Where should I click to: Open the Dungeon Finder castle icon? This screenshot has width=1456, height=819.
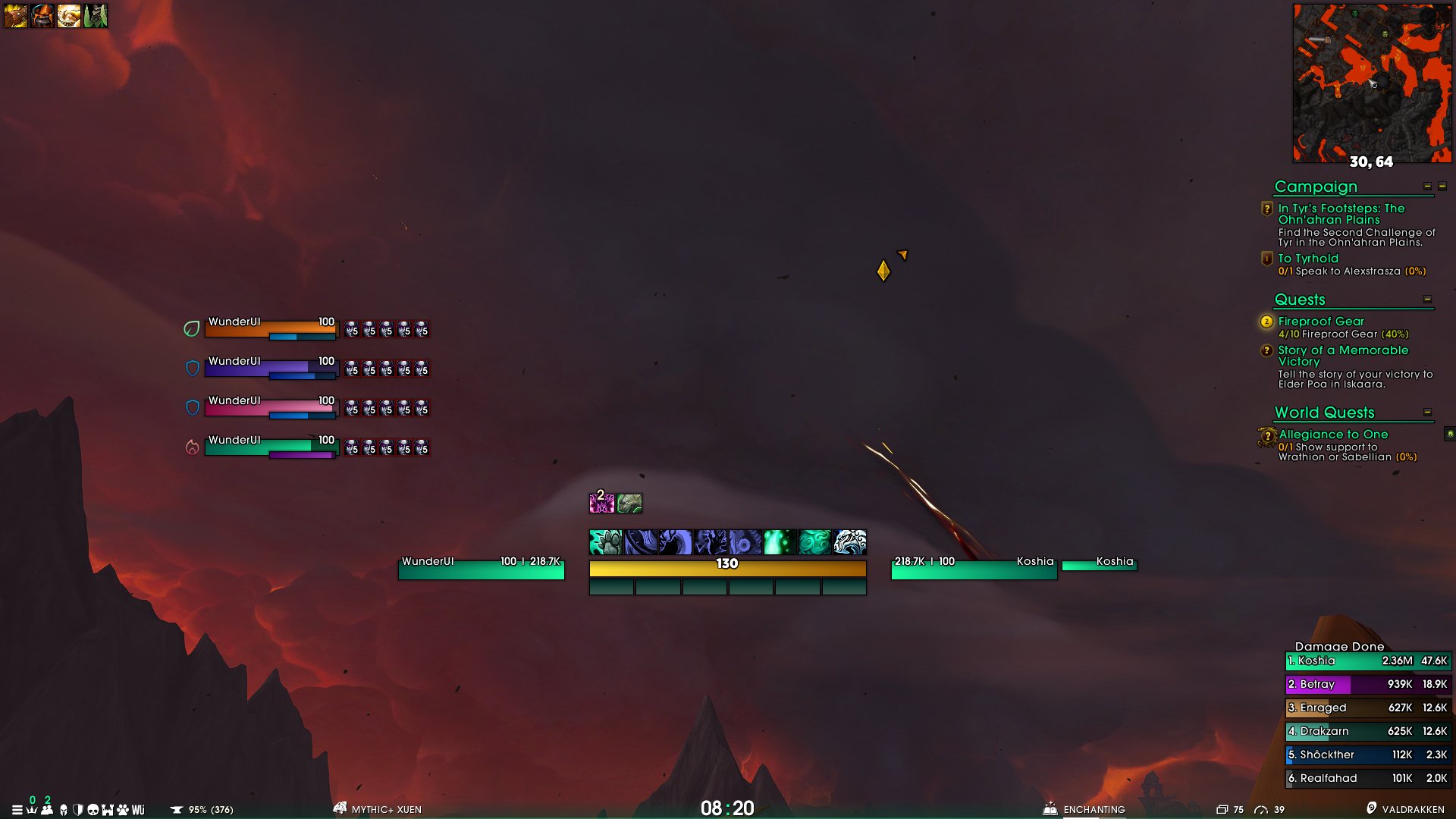(108, 809)
